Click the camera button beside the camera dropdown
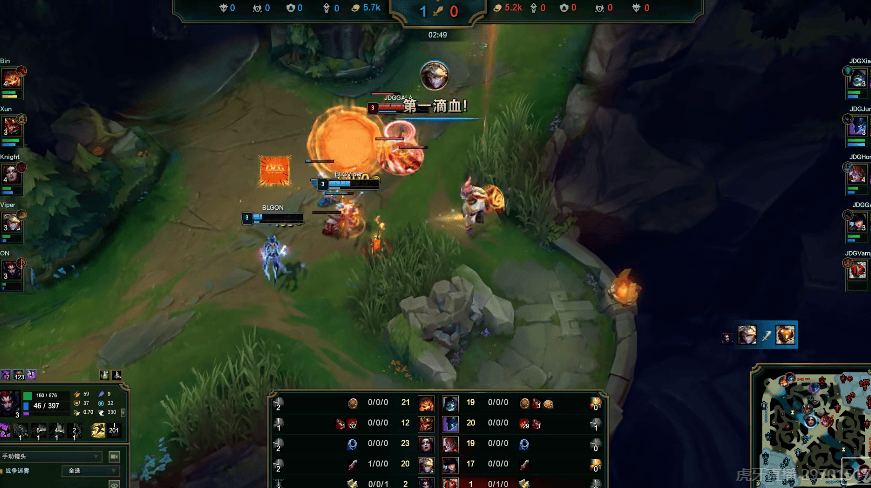871x488 pixels. [114, 456]
